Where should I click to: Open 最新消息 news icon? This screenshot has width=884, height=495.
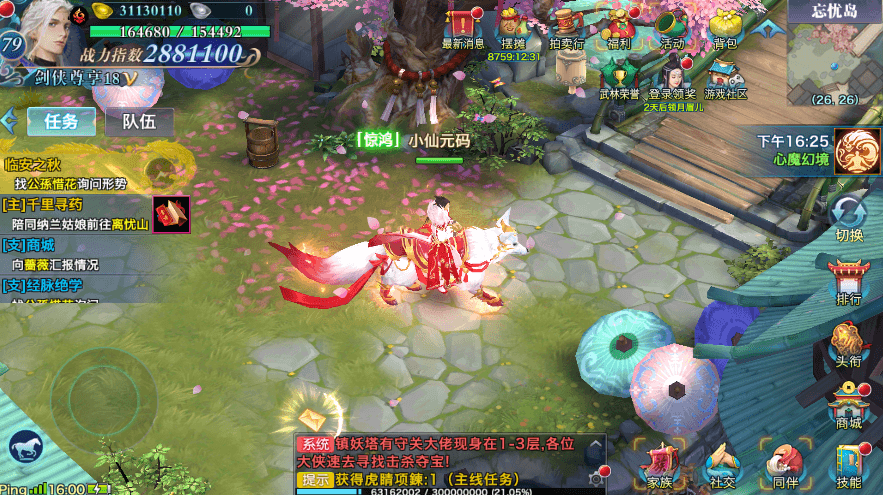463,27
